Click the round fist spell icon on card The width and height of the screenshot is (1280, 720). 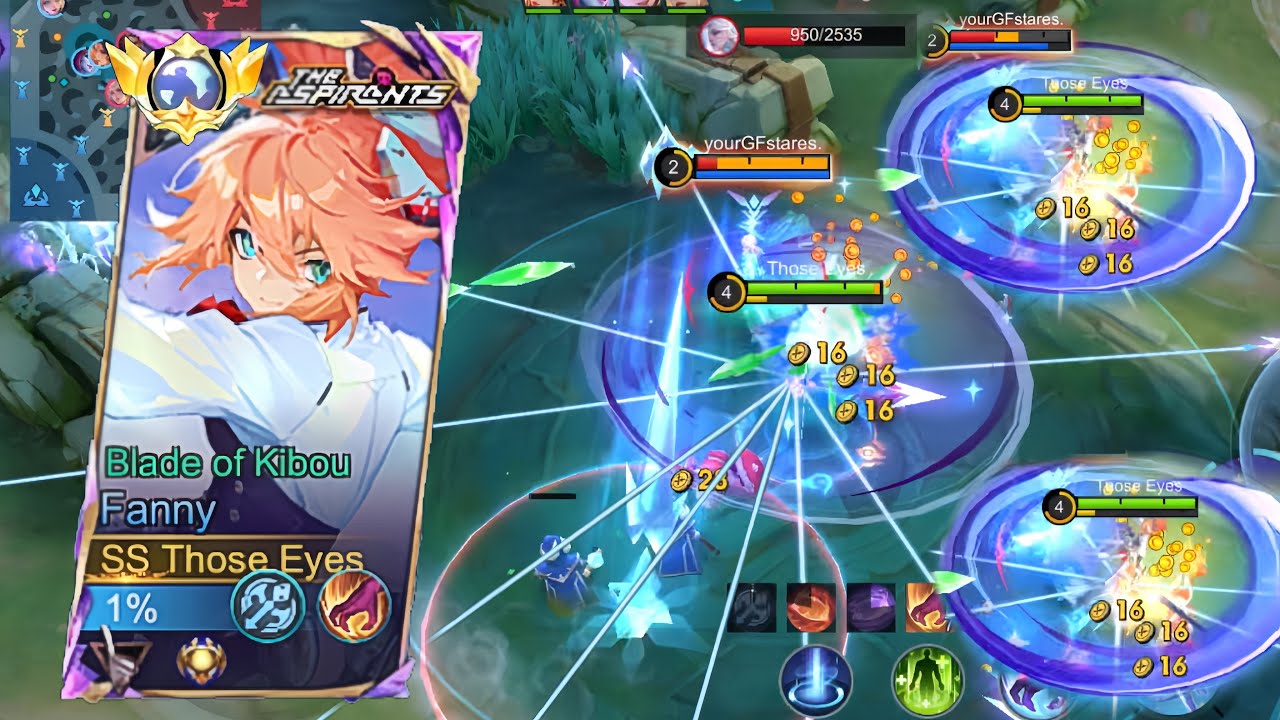354,606
